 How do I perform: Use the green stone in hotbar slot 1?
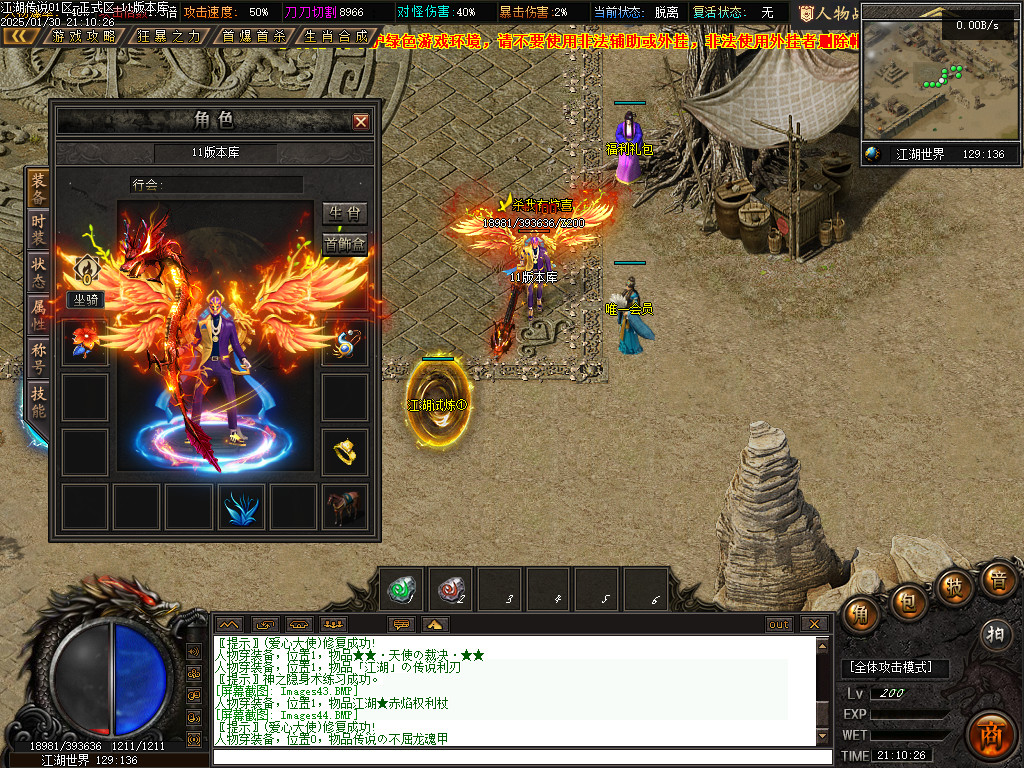[404, 589]
